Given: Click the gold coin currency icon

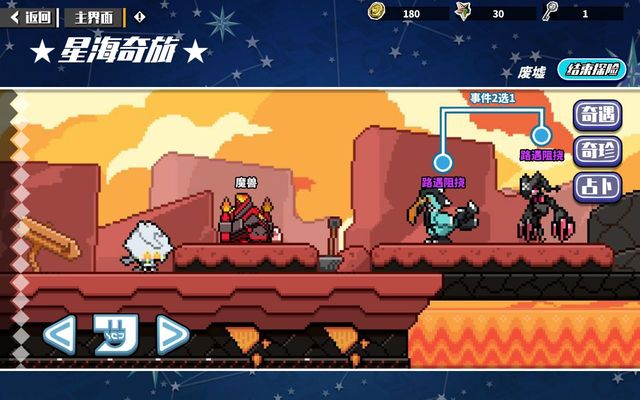Looking at the screenshot, I should point(376,12).
